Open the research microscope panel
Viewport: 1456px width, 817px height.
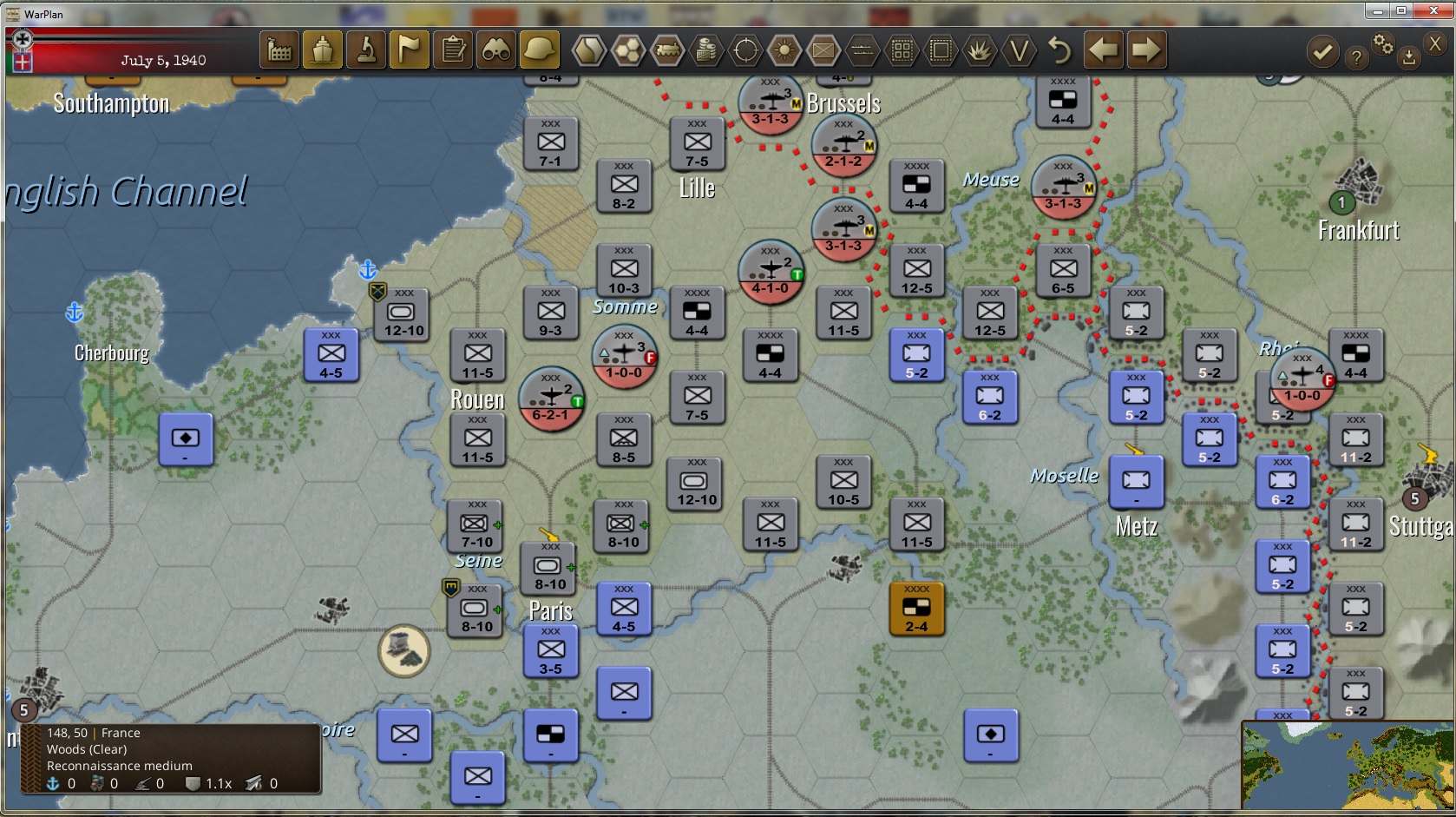click(x=365, y=49)
